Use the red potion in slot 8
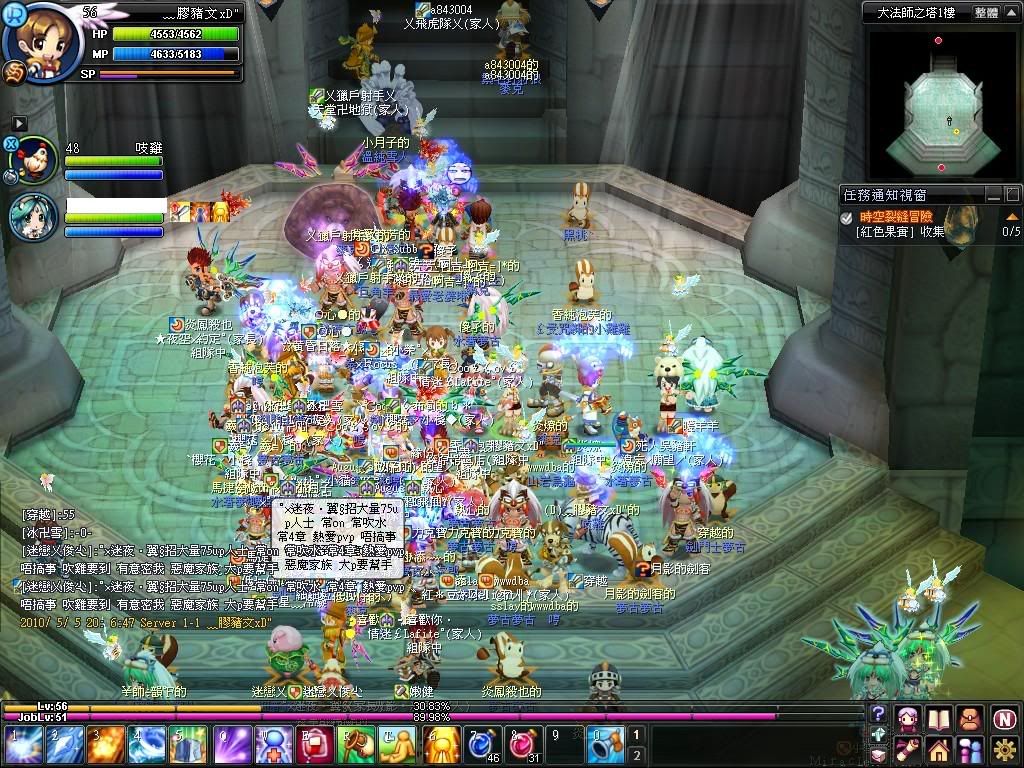The width and height of the screenshot is (1024, 768). tap(520, 745)
